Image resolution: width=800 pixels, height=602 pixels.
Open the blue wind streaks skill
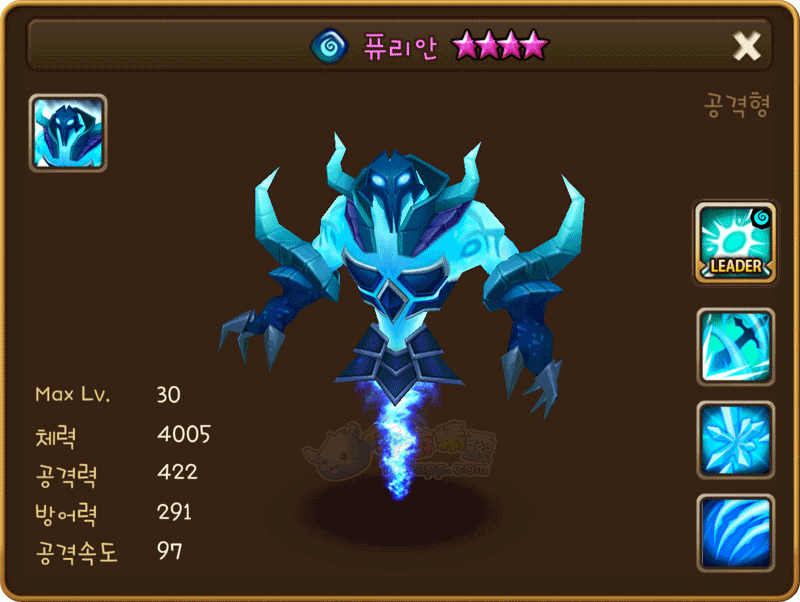[x=736, y=533]
